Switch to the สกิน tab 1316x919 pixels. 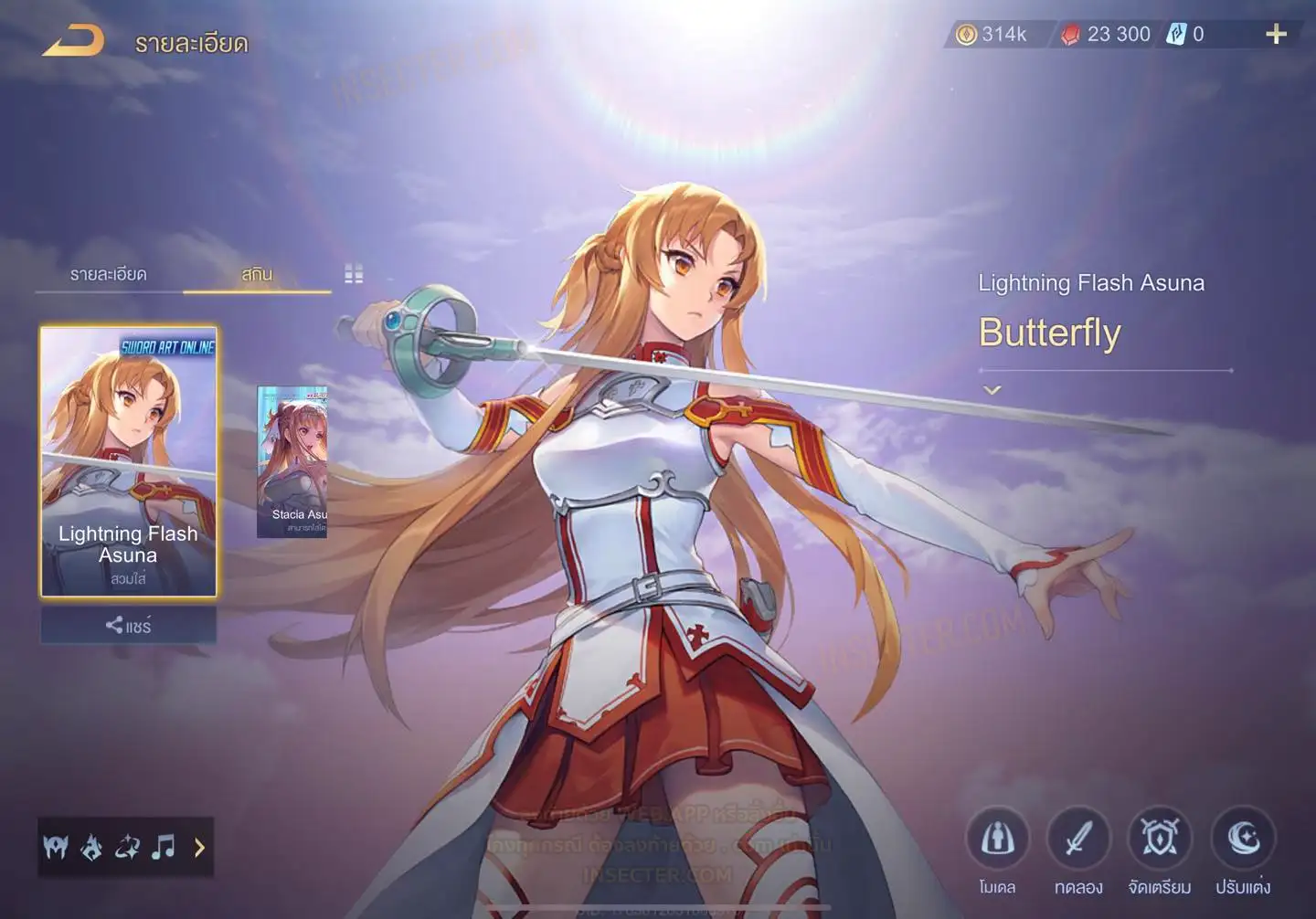(257, 274)
